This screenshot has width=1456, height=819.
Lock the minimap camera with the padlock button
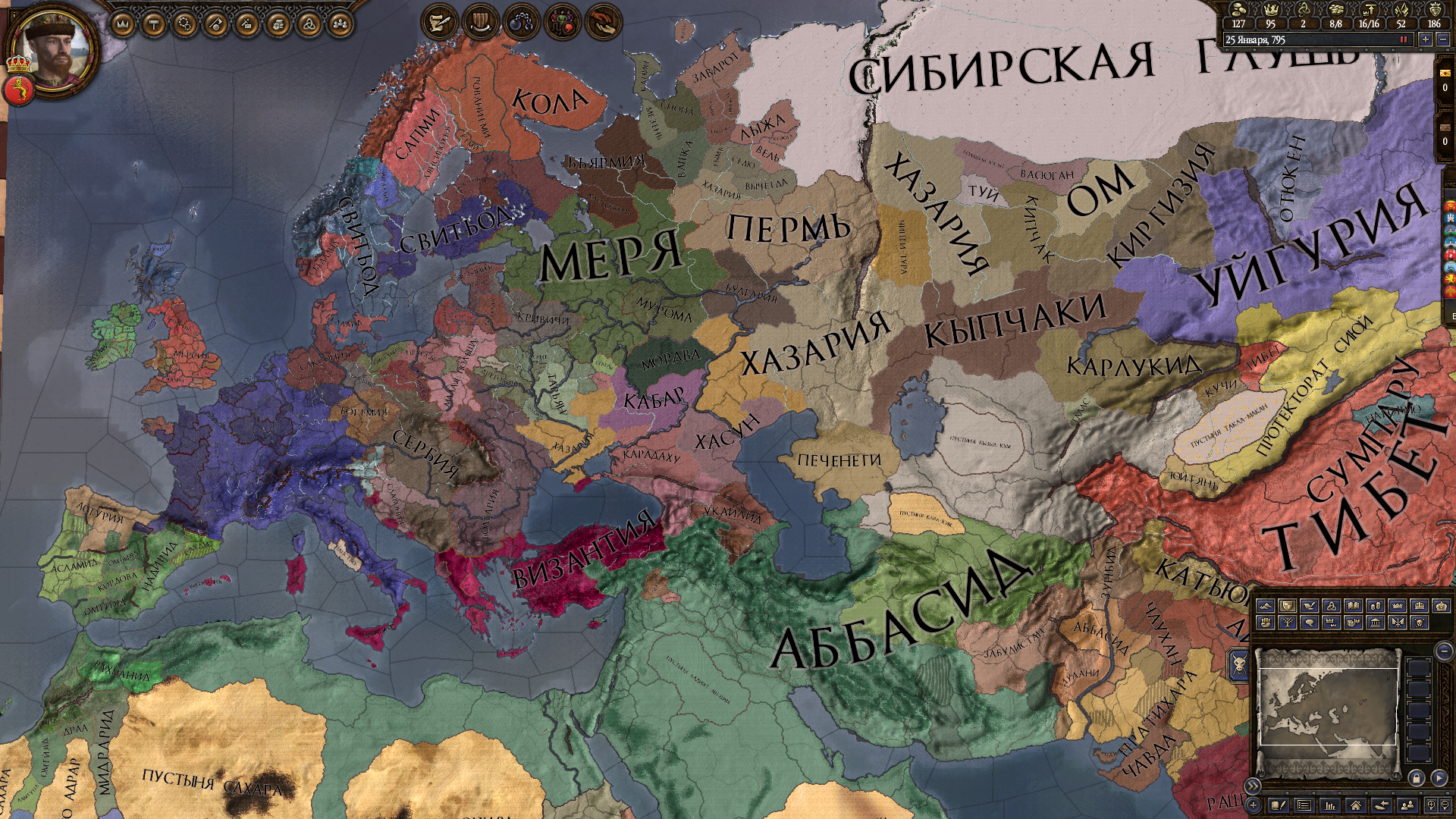(1416, 780)
